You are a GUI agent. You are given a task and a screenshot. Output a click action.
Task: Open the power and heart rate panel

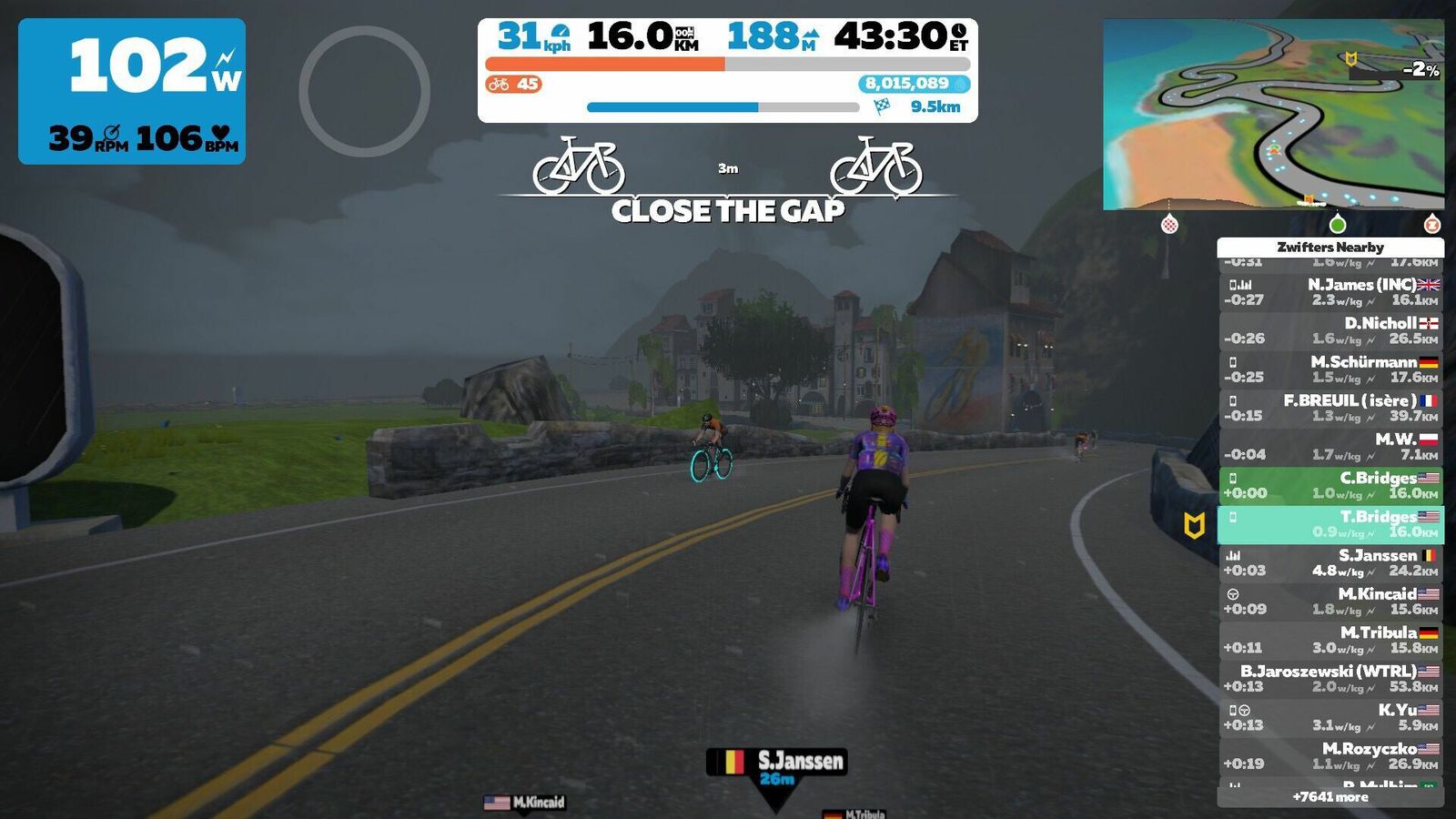(x=132, y=91)
